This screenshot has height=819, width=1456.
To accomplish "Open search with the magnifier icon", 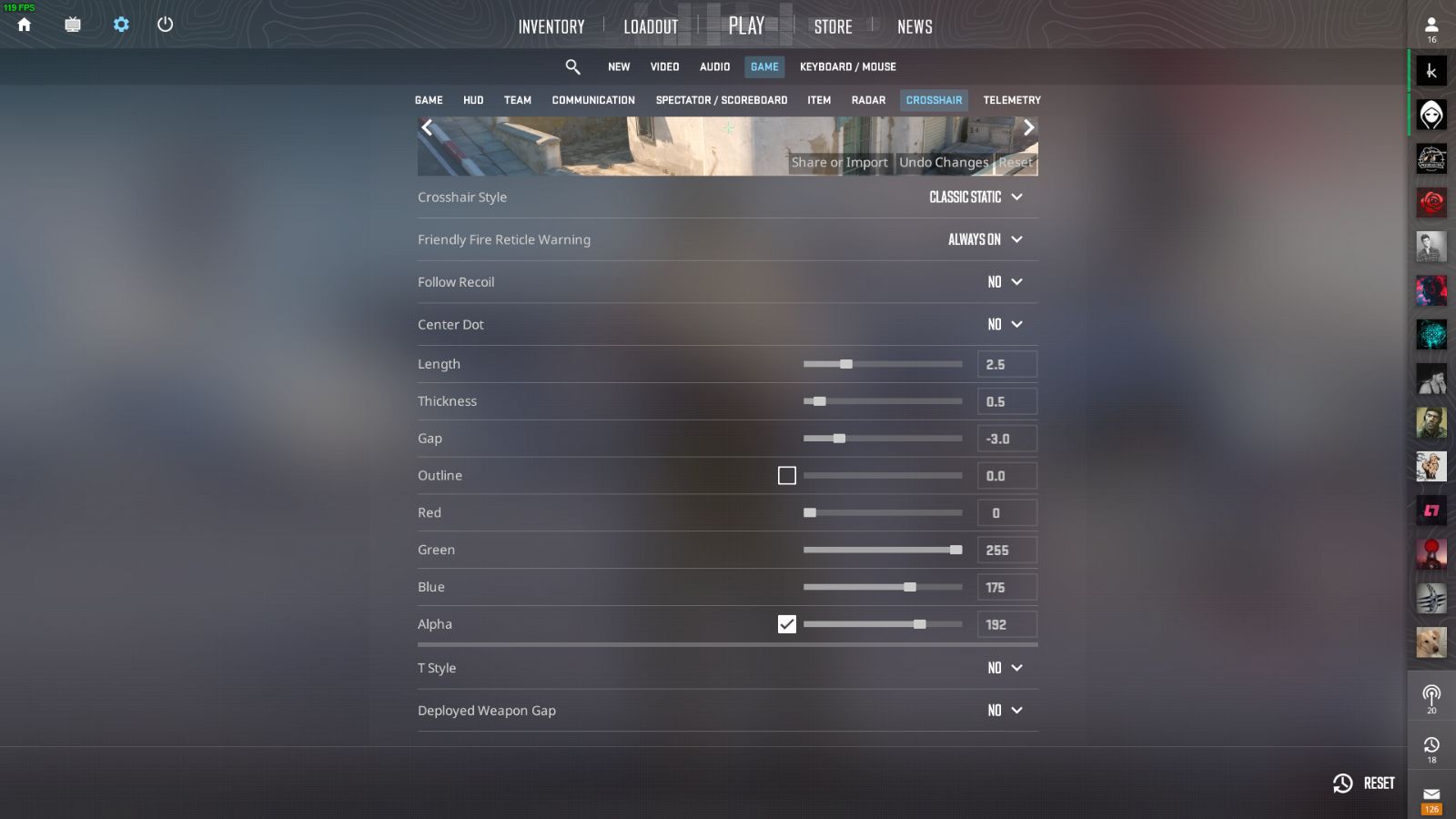I will click(x=572, y=66).
